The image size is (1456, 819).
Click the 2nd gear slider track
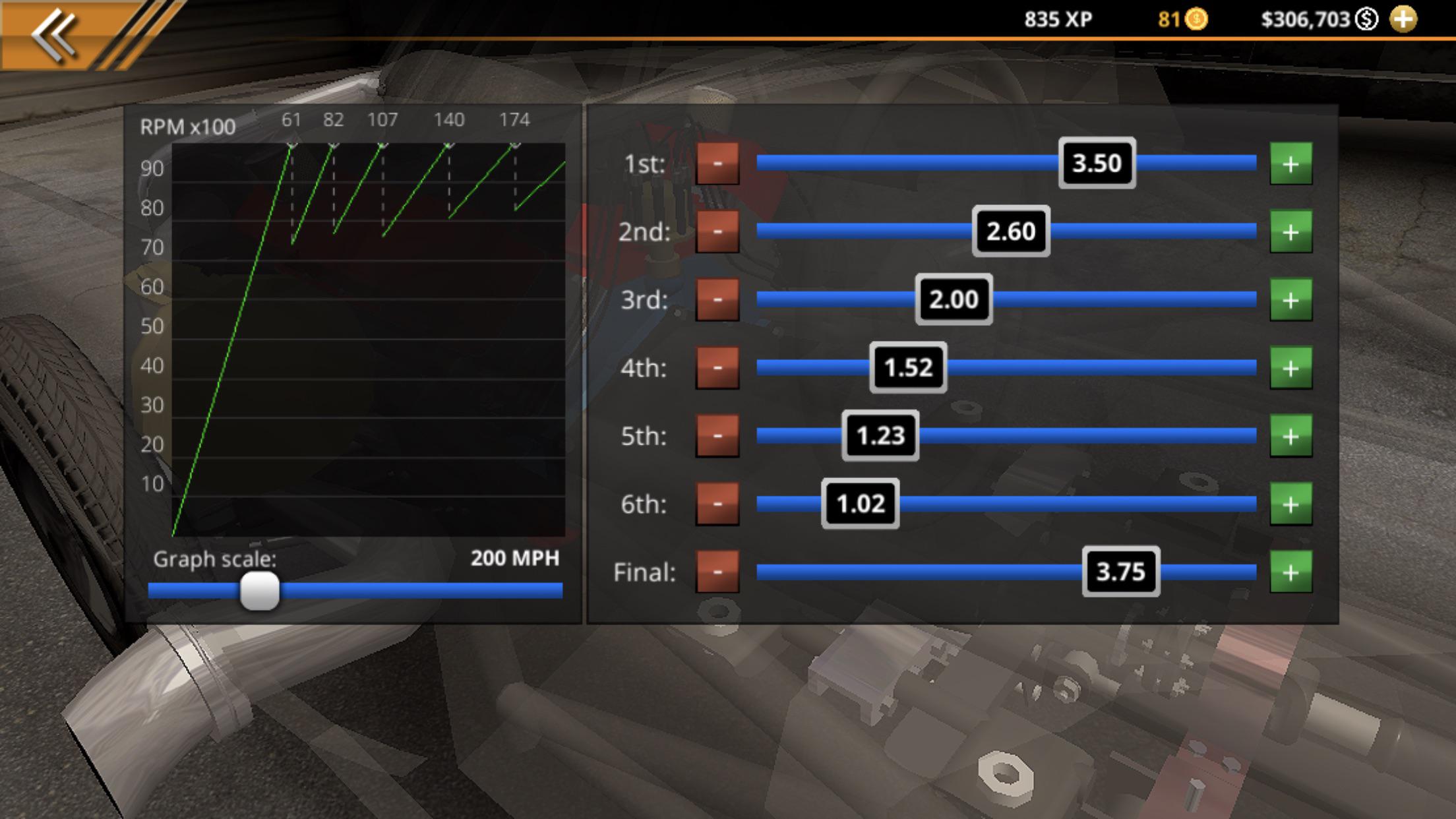(x=1154, y=232)
